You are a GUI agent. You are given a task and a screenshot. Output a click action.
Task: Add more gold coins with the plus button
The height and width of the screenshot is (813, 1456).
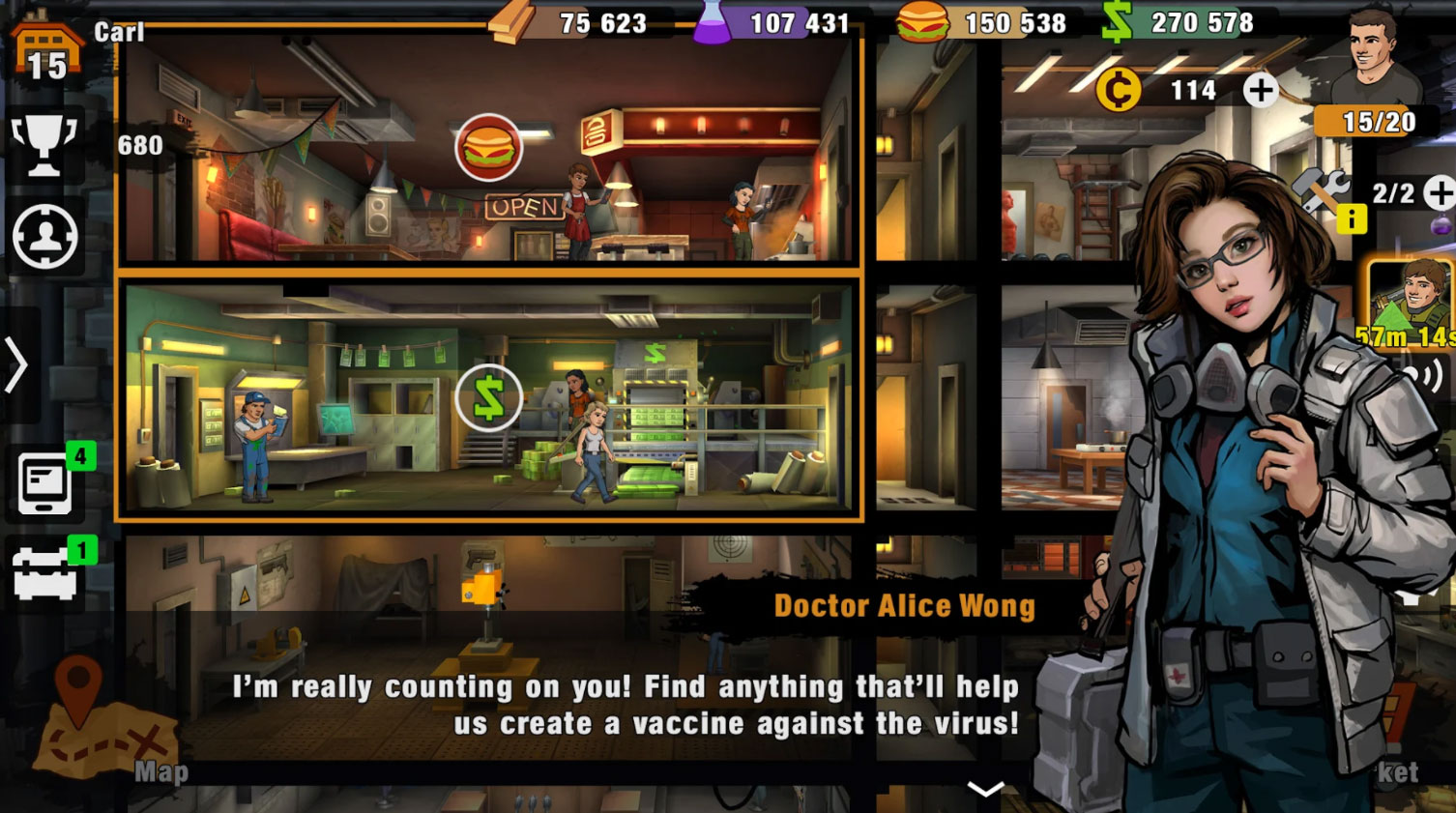[x=1260, y=91]
